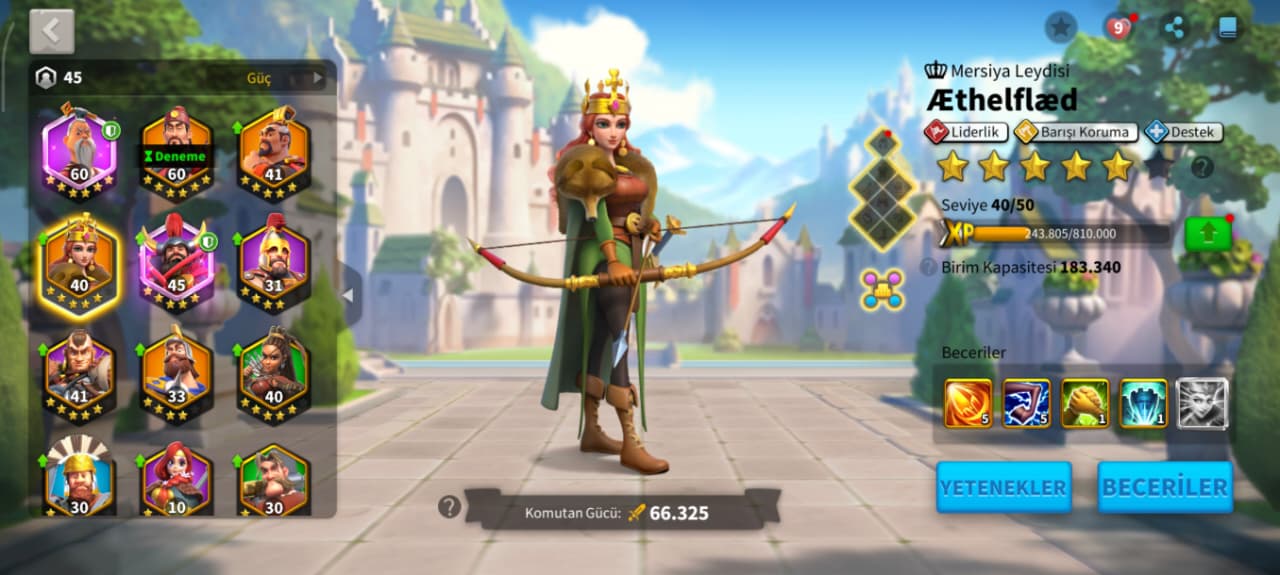
Task: Open the book guide icon
Action: pyautogui.click(x=1229, y=27)
